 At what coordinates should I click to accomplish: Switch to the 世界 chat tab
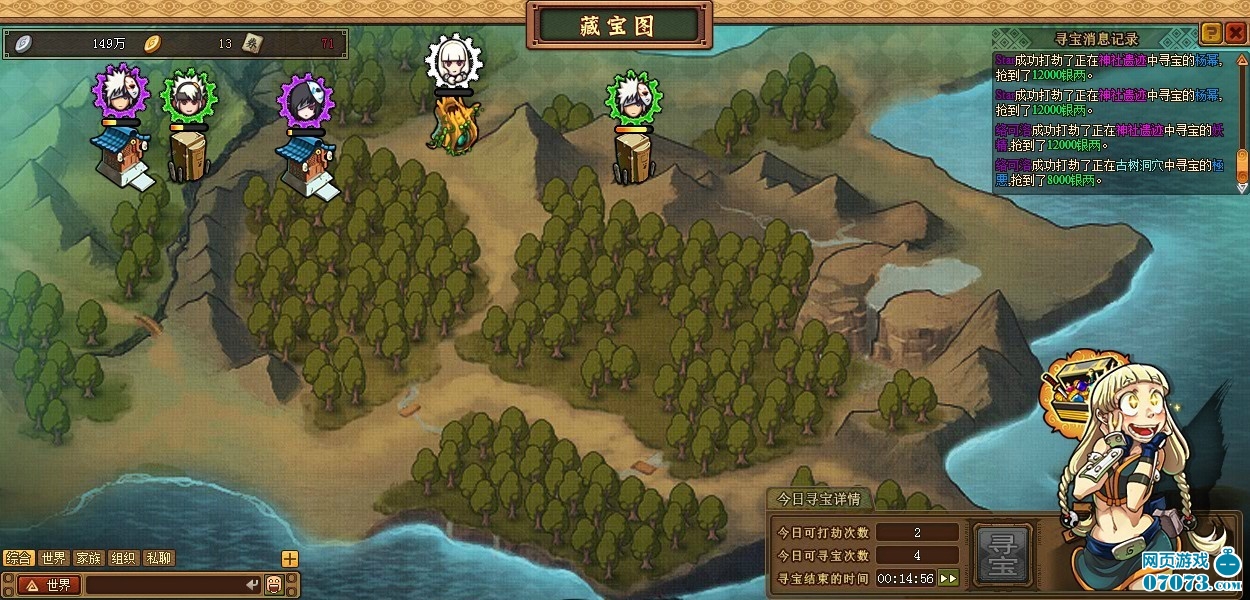(54, 558)
